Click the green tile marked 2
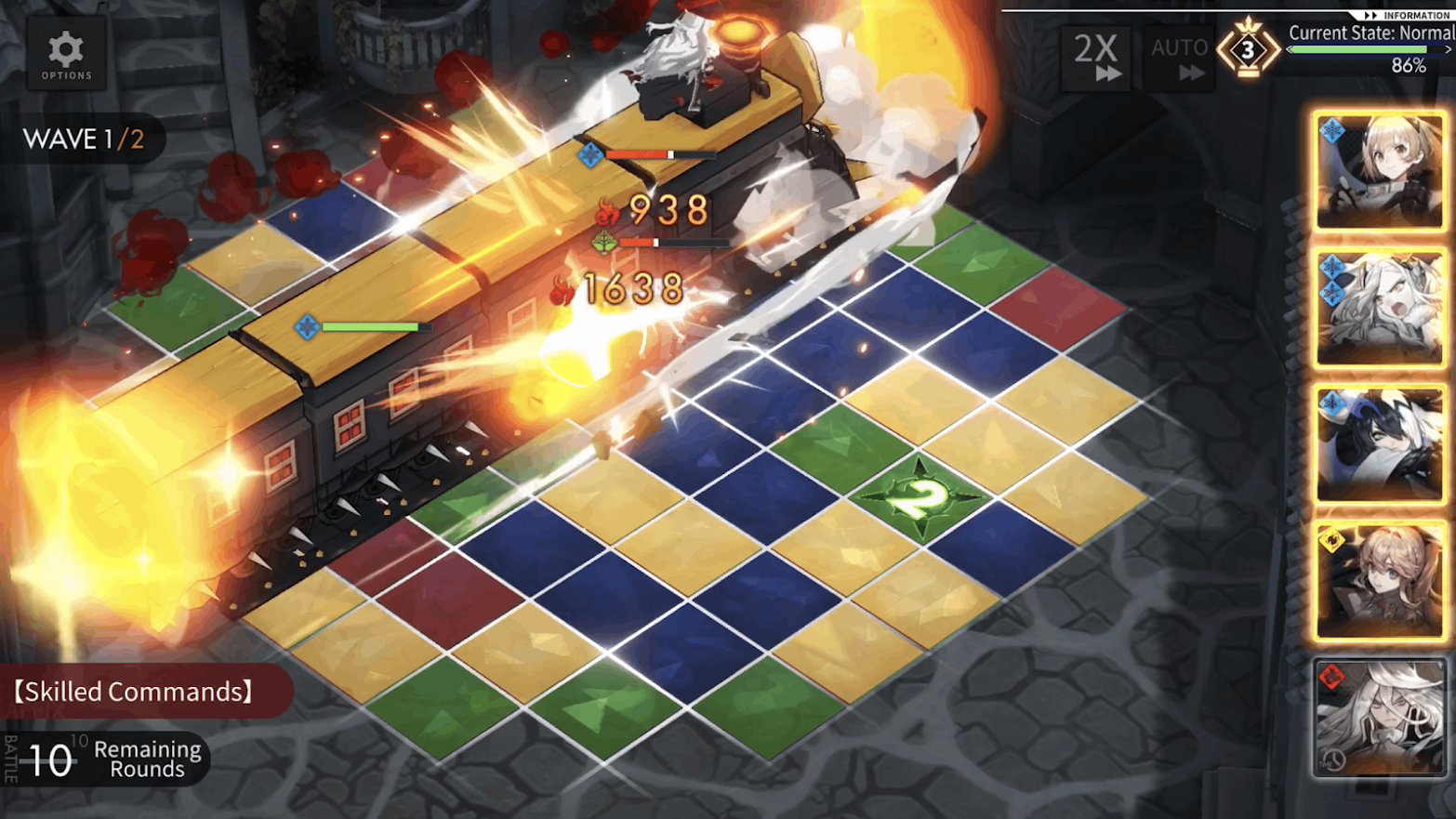1456x819 pixels. tap(919, 497)
